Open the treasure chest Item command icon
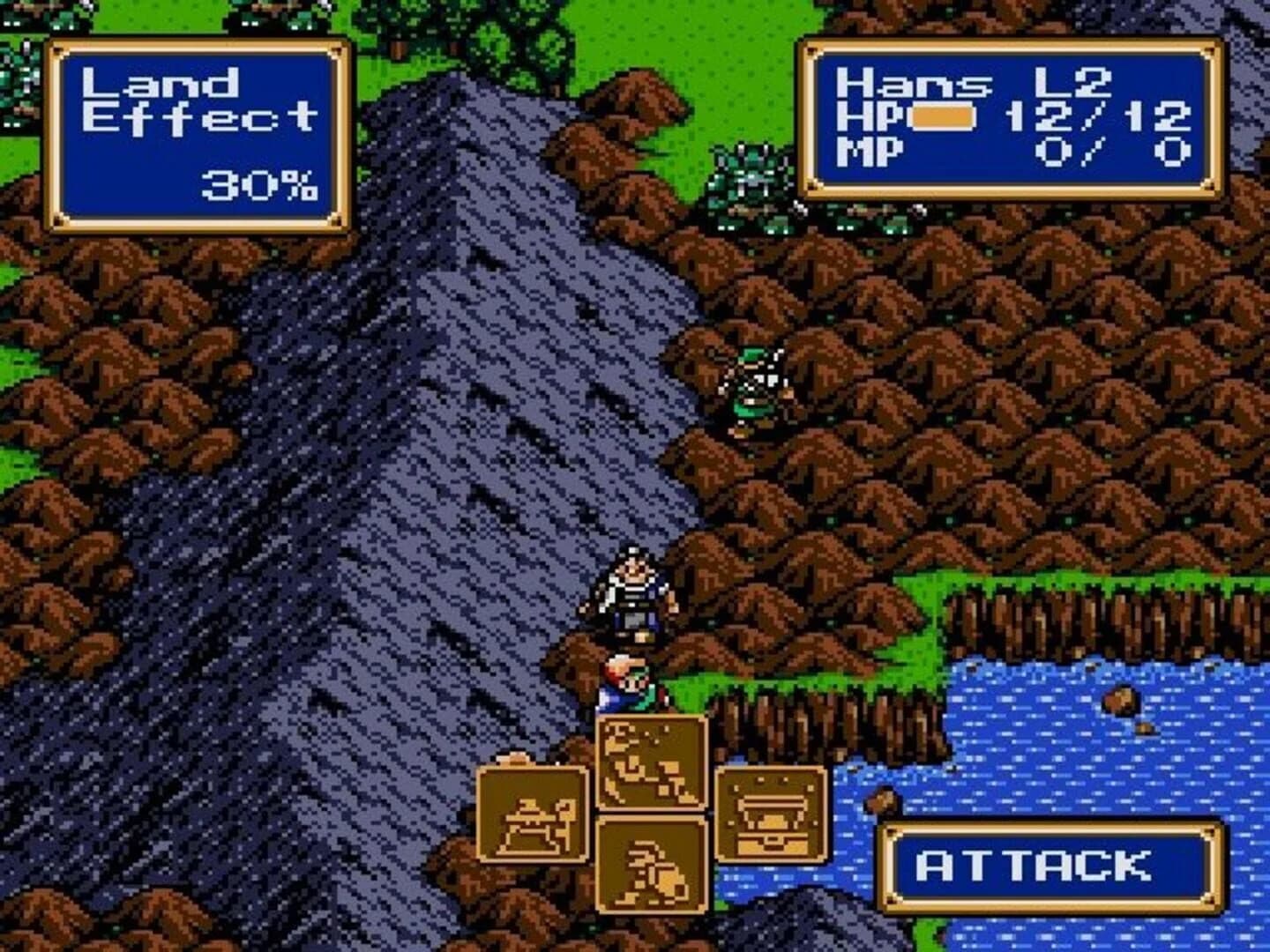The image size is (1270, 952). tap(767, 815)
